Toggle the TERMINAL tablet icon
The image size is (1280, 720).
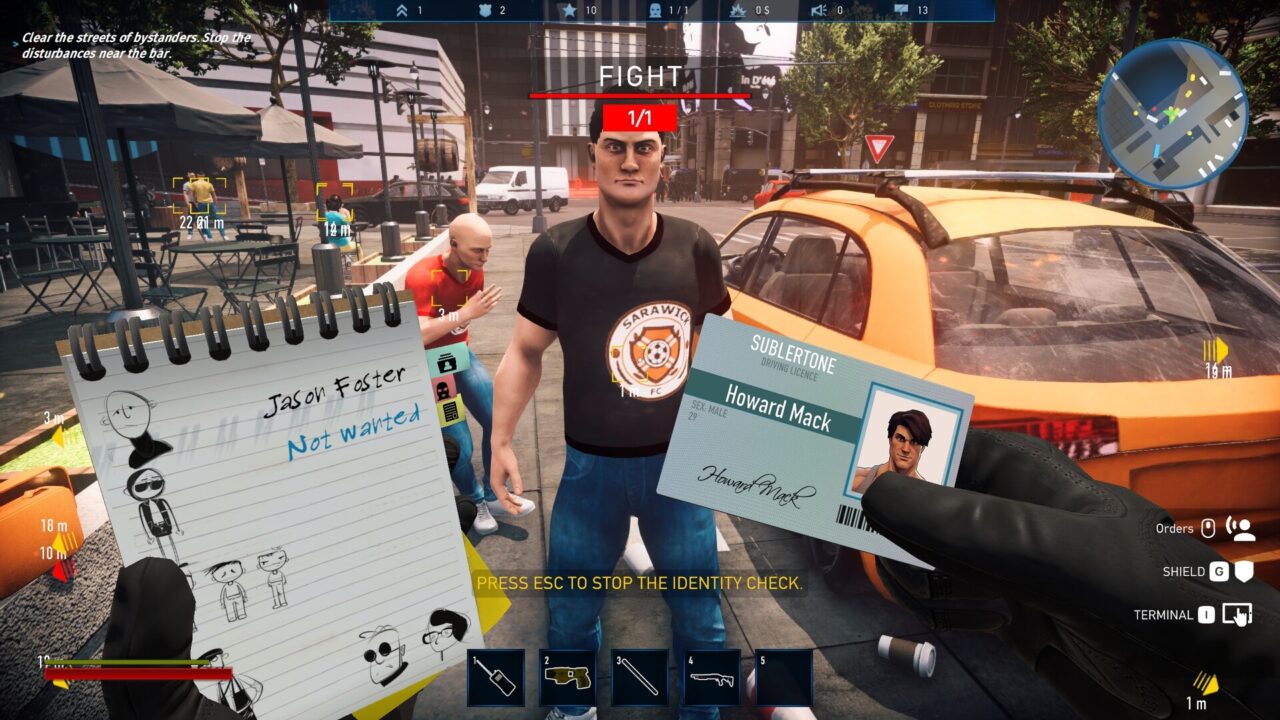click(x=1238, y=614)
